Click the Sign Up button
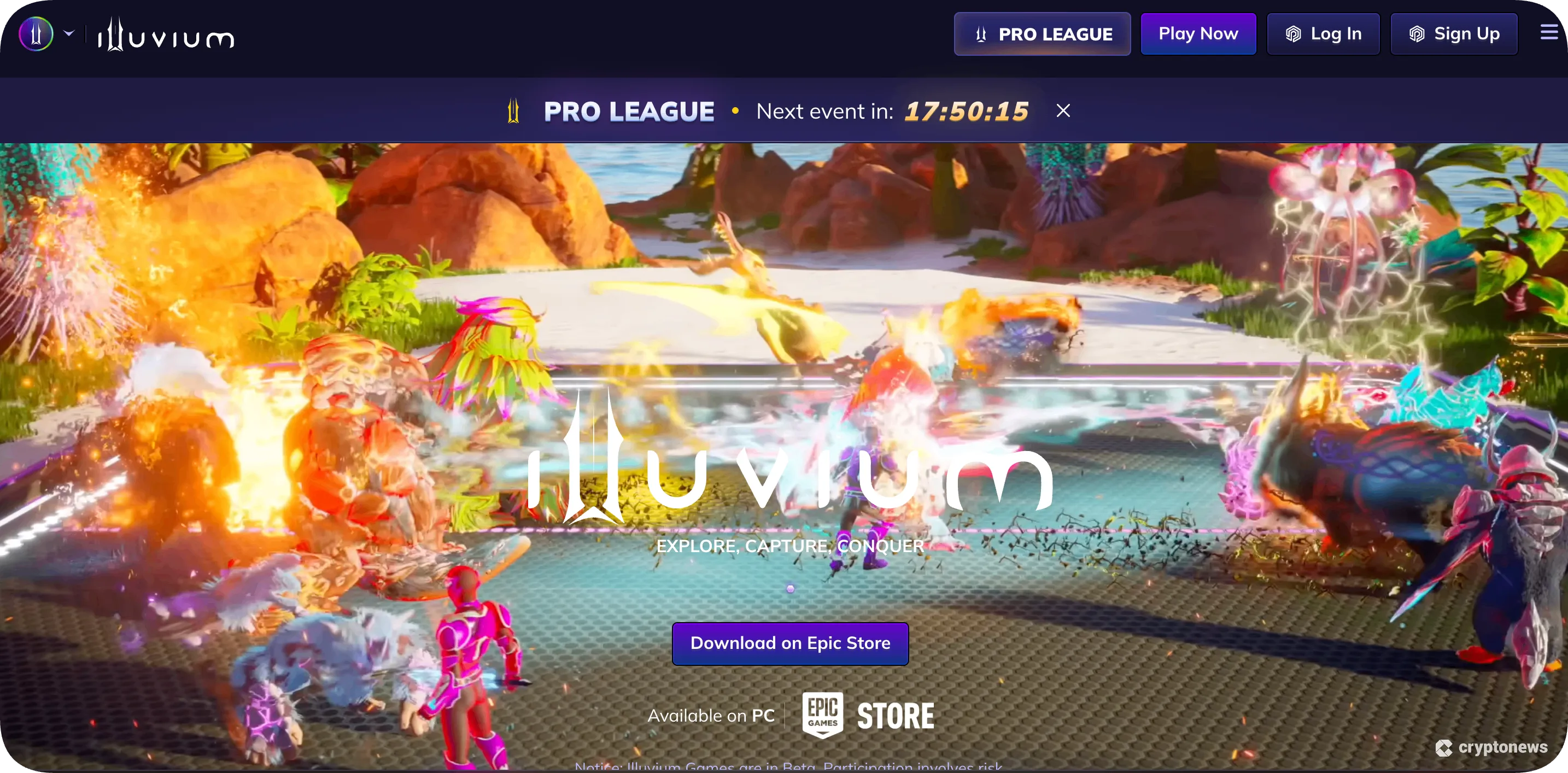Image resolution: width=1568 pixels, height=773 pixels. click(1454, 34)
